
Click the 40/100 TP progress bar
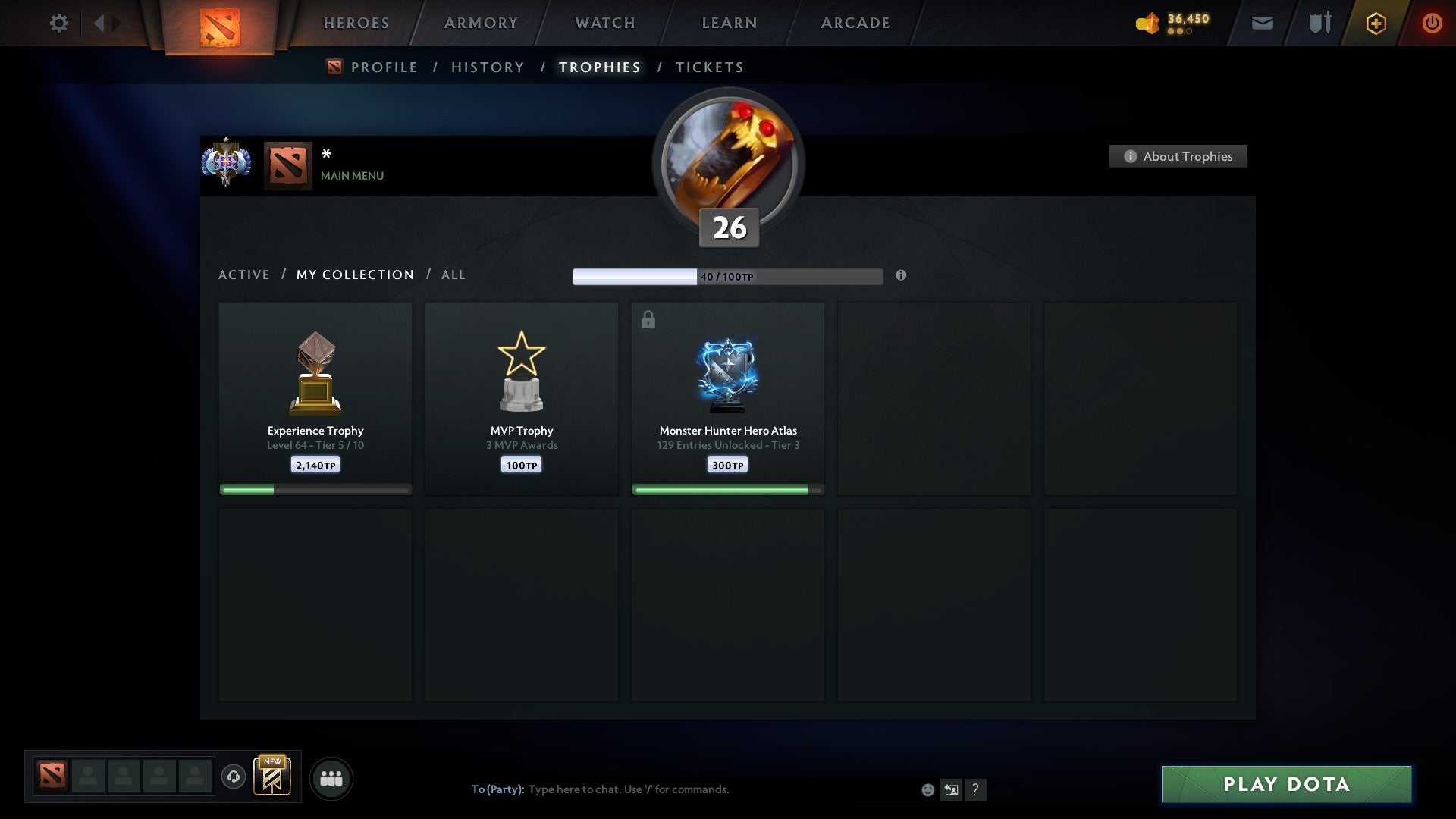click(728, 276)
